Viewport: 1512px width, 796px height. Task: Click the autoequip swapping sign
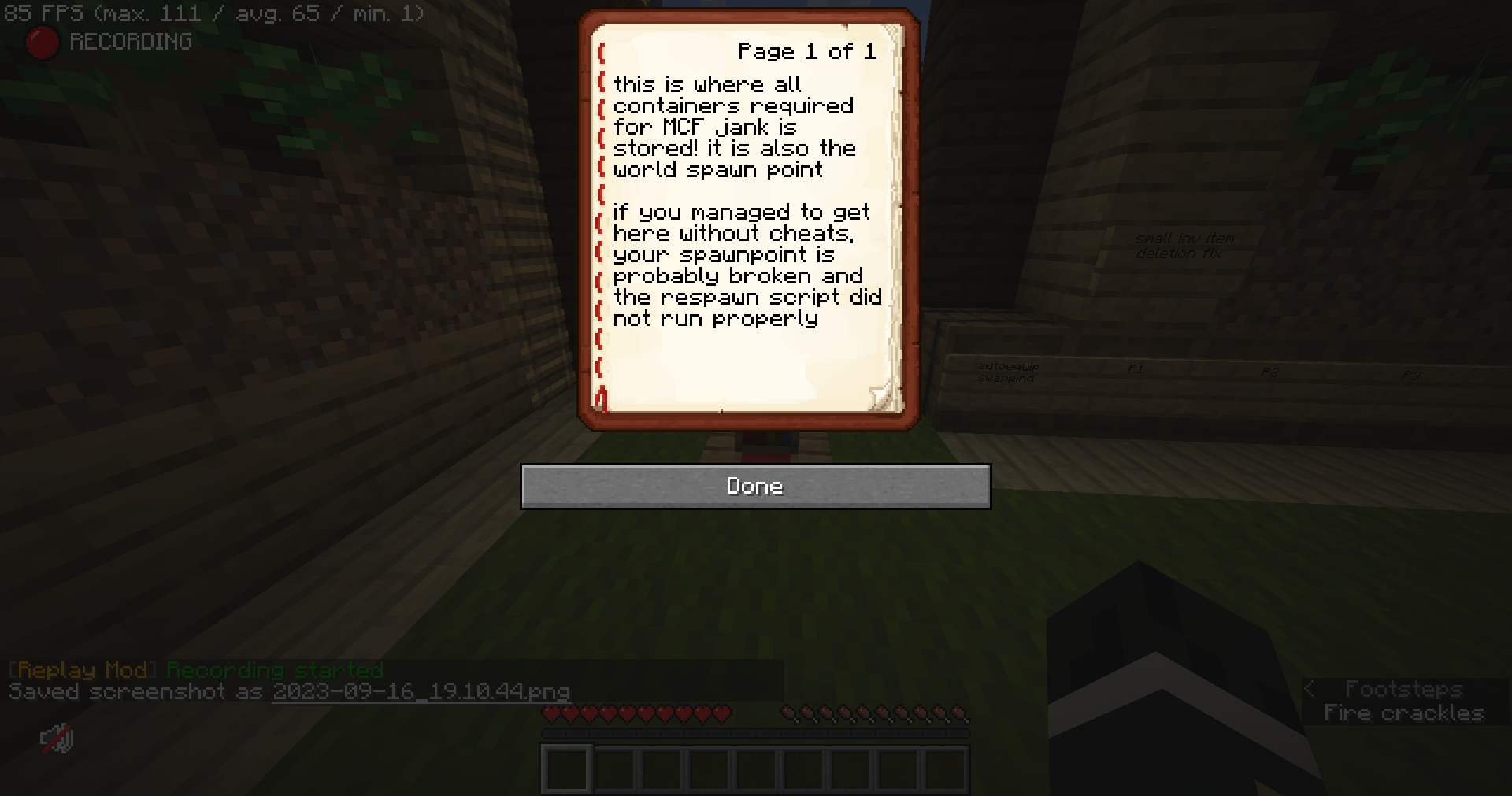click(1008, 372)
